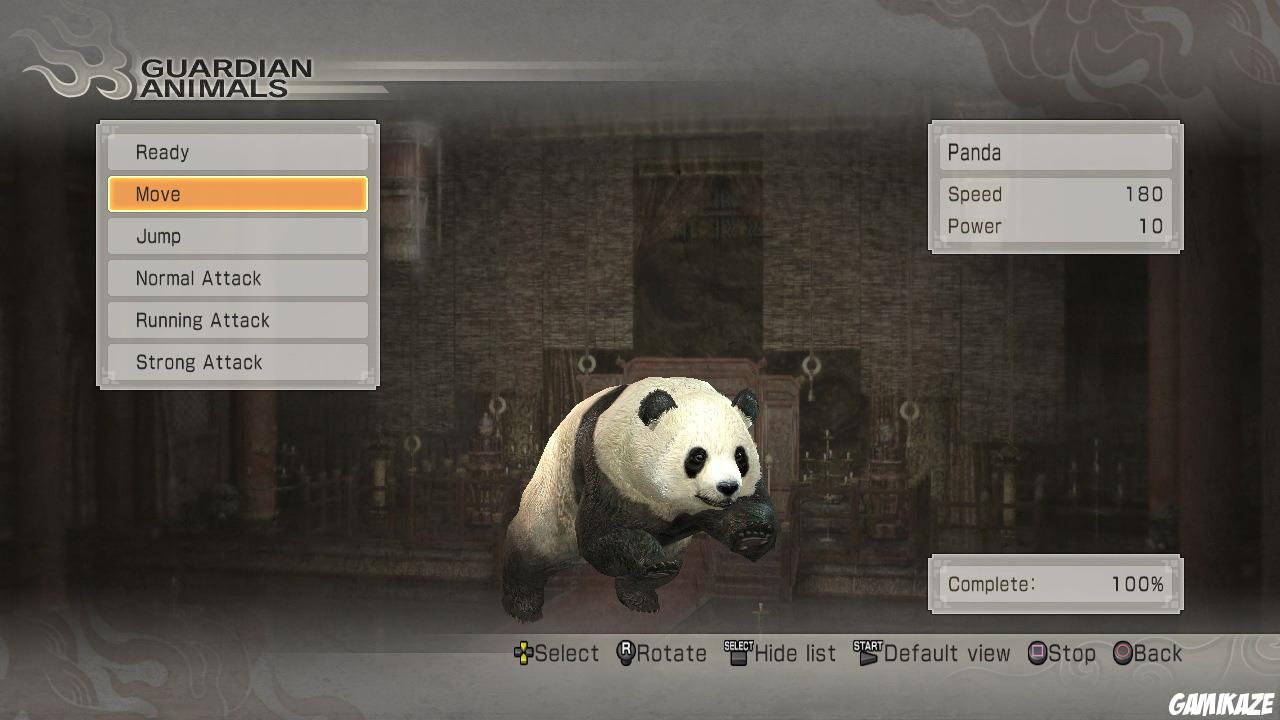Image resolution: width=1280 pixels, height=720 pixels.
Task: Choose Jump in the animation menu
Action: 237,236
